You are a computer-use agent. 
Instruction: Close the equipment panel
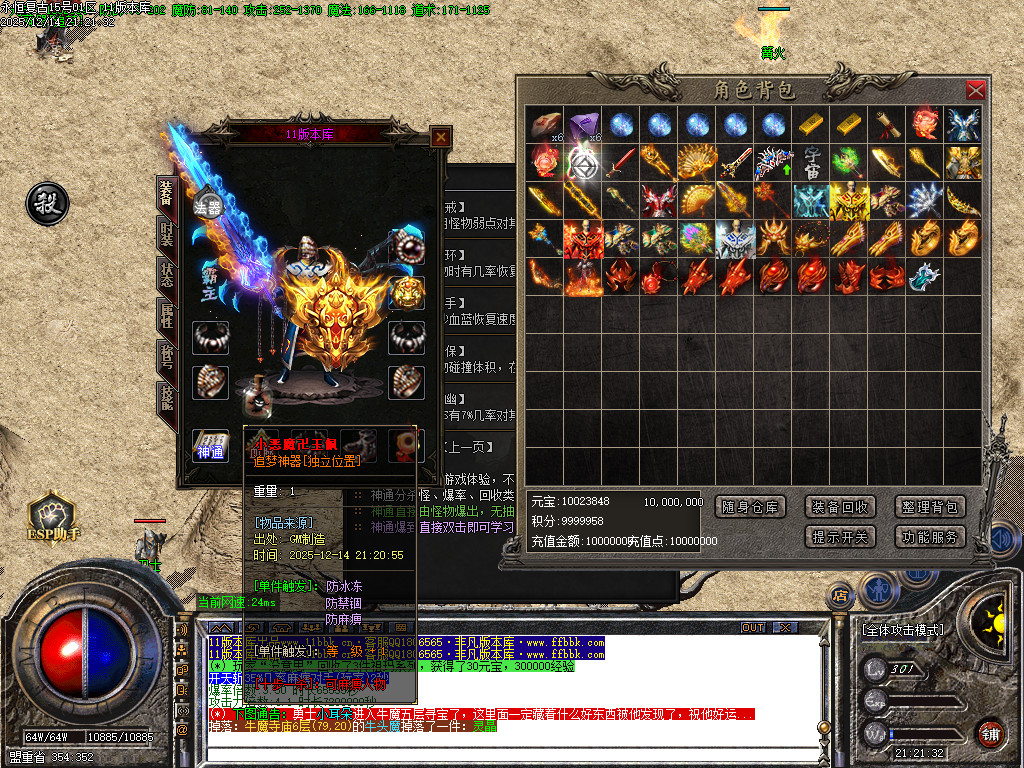click(x=440, y=137)
